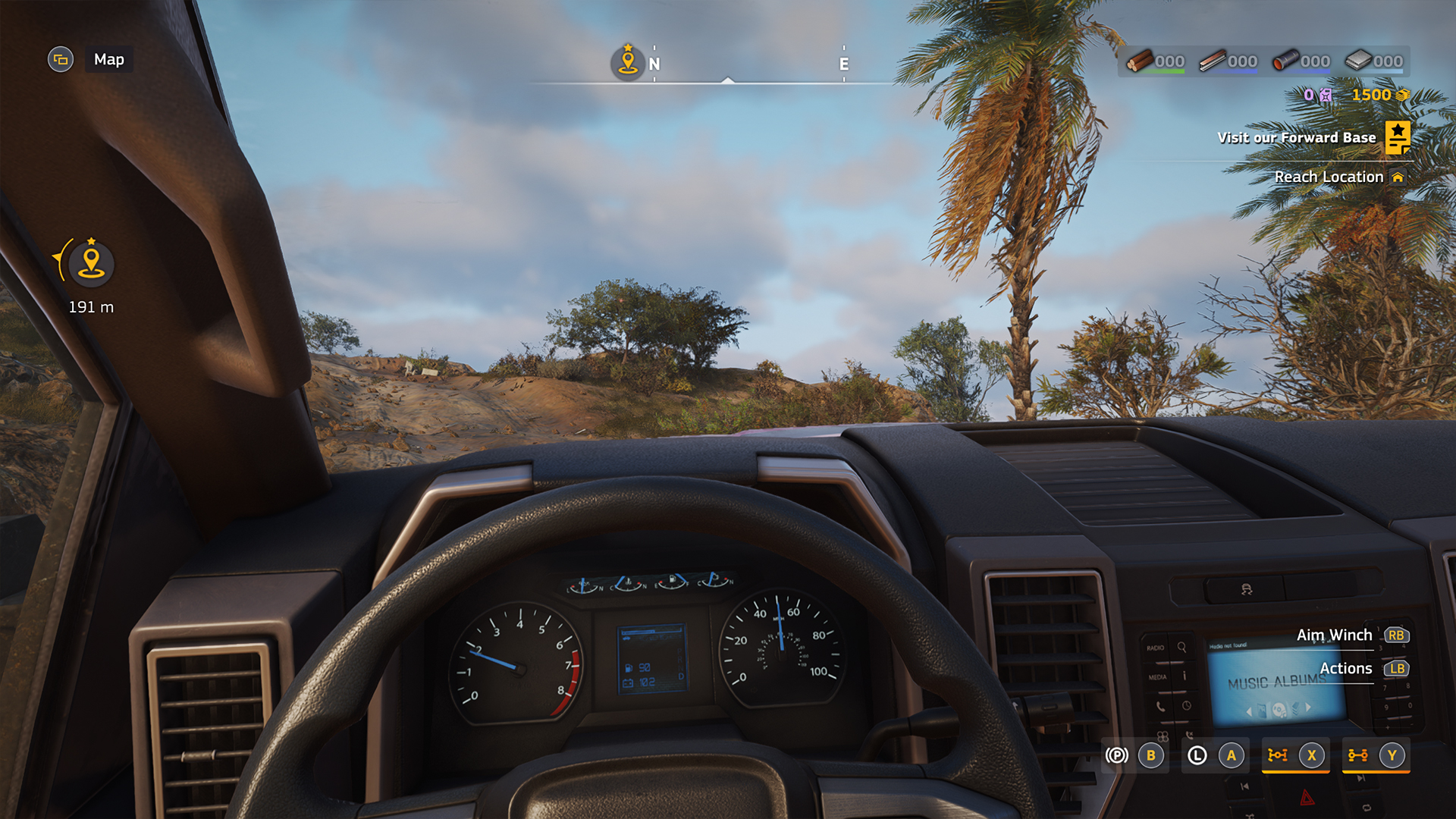Click the left arrow on Music Albums screen

tap(1249, 711)
